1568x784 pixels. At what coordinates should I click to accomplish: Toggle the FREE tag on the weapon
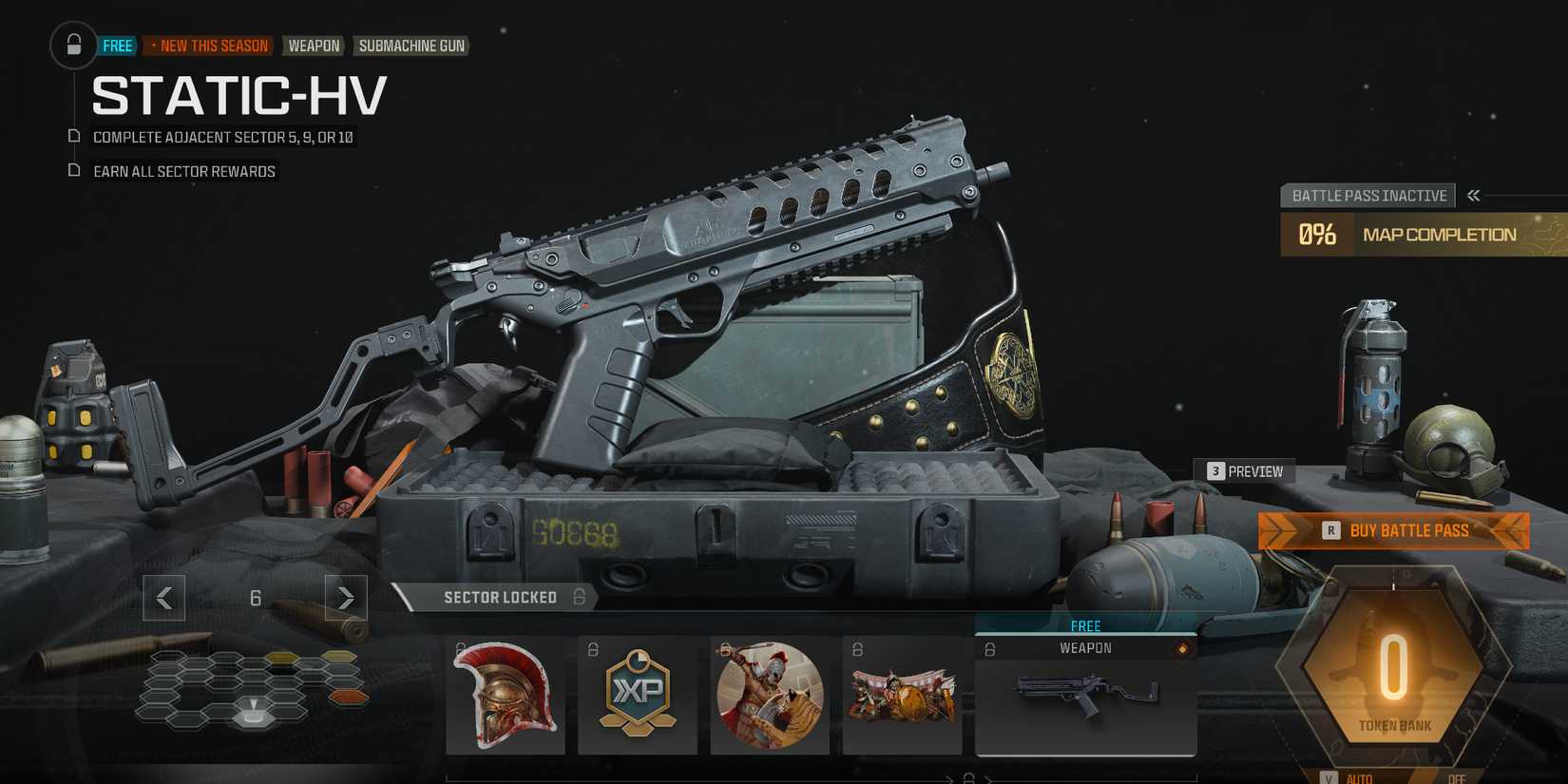(x=1085, y=625)
